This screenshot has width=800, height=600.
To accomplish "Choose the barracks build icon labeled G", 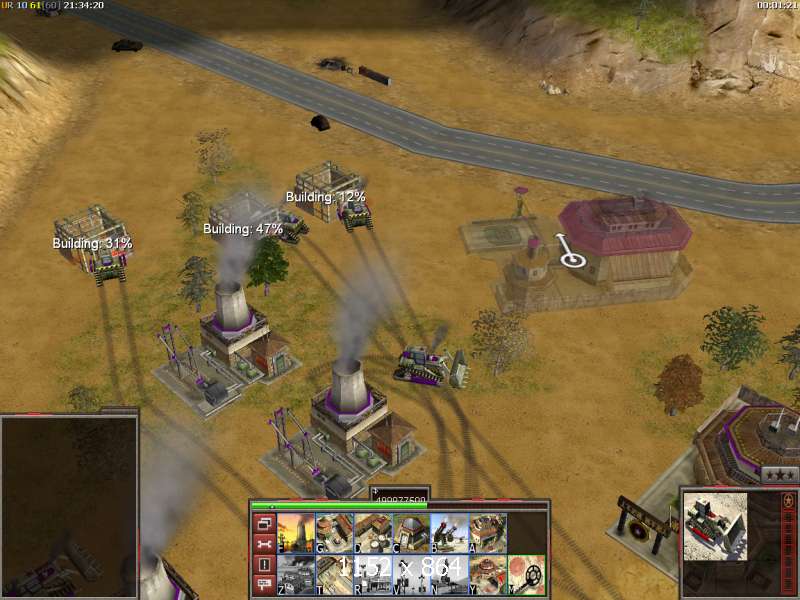I will point(335,533).
